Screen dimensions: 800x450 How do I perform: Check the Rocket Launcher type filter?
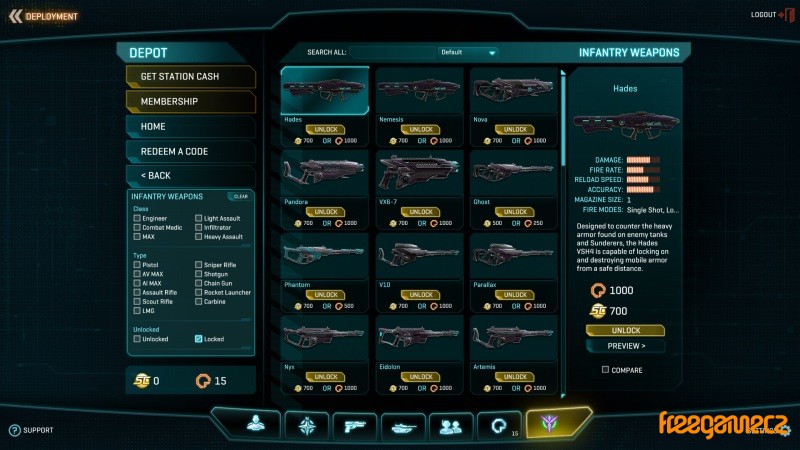pos(198,292)
